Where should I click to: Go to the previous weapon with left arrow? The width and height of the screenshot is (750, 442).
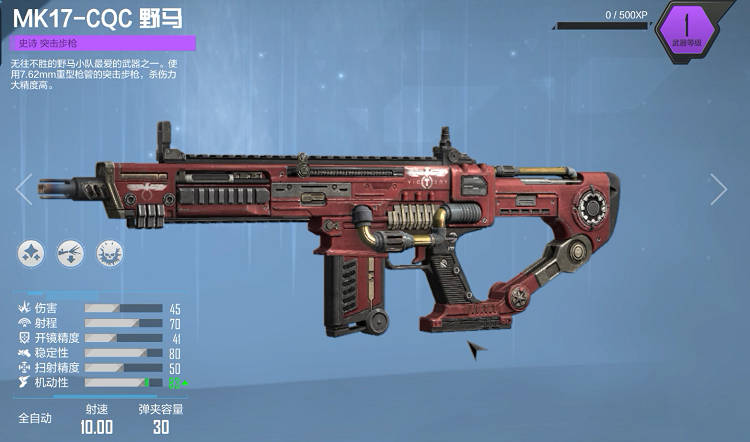click(x=24, y=189)
